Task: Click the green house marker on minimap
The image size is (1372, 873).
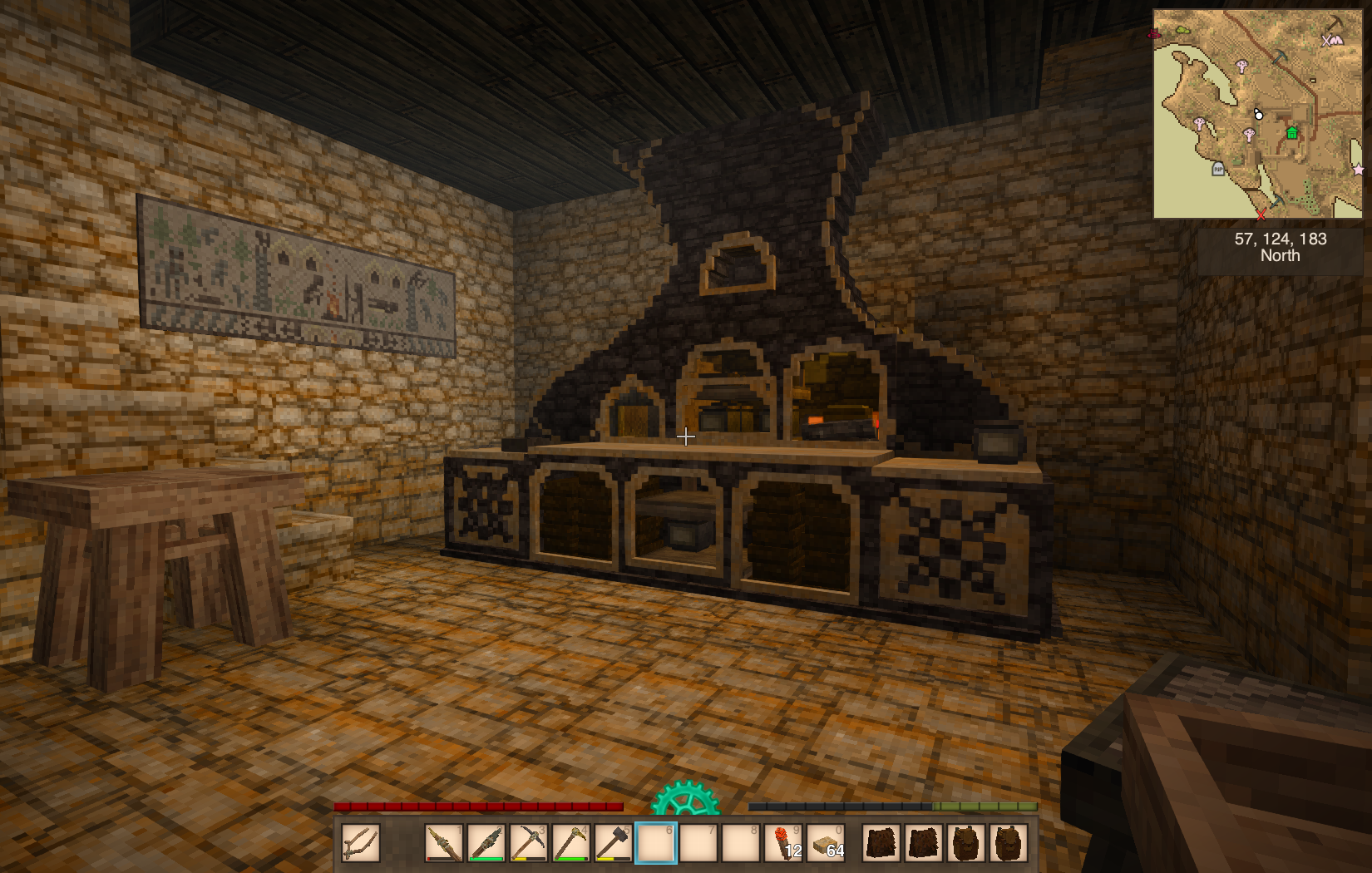Action: coord(1292,133)
